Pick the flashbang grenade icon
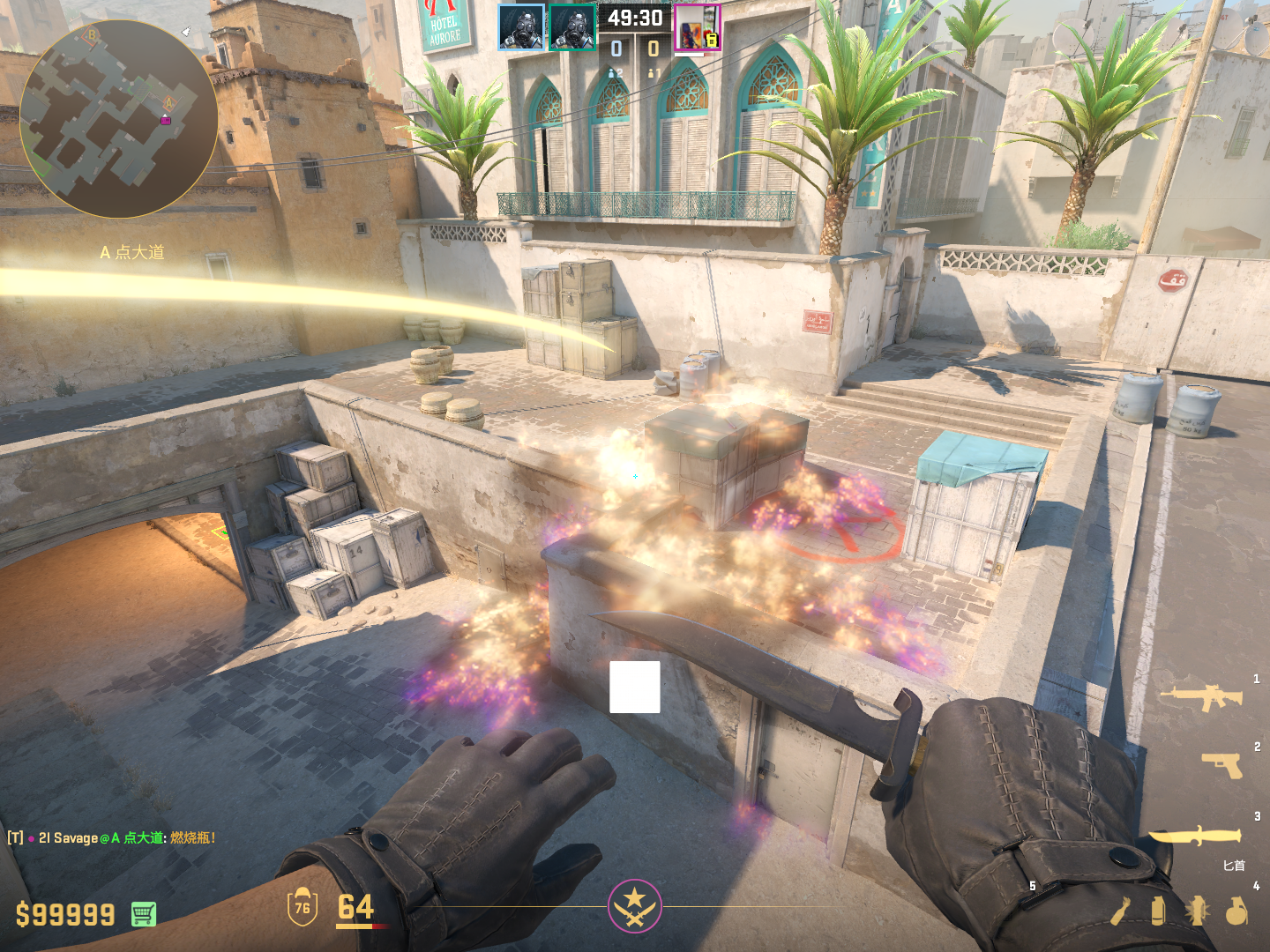Image resolution: width=1270 pixels, height=952 pixels. (1197, 911)
